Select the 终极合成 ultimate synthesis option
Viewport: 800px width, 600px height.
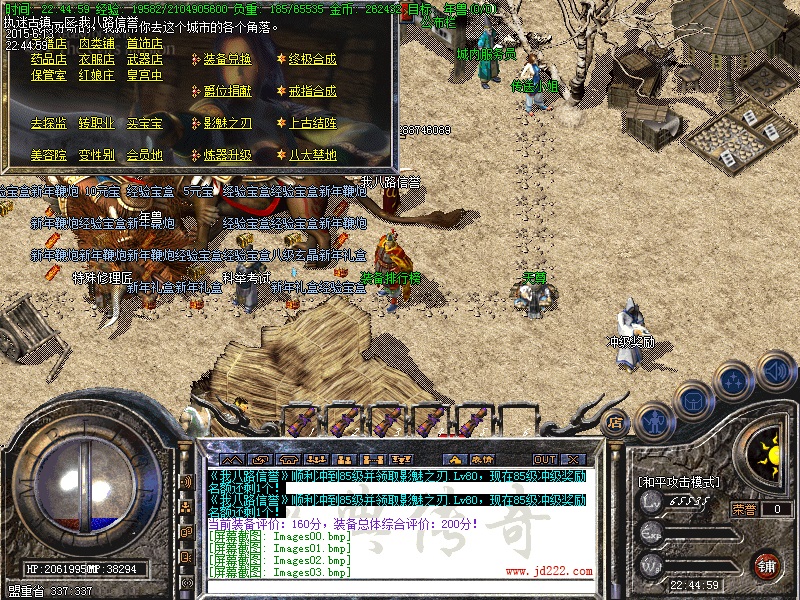(312, 59)
